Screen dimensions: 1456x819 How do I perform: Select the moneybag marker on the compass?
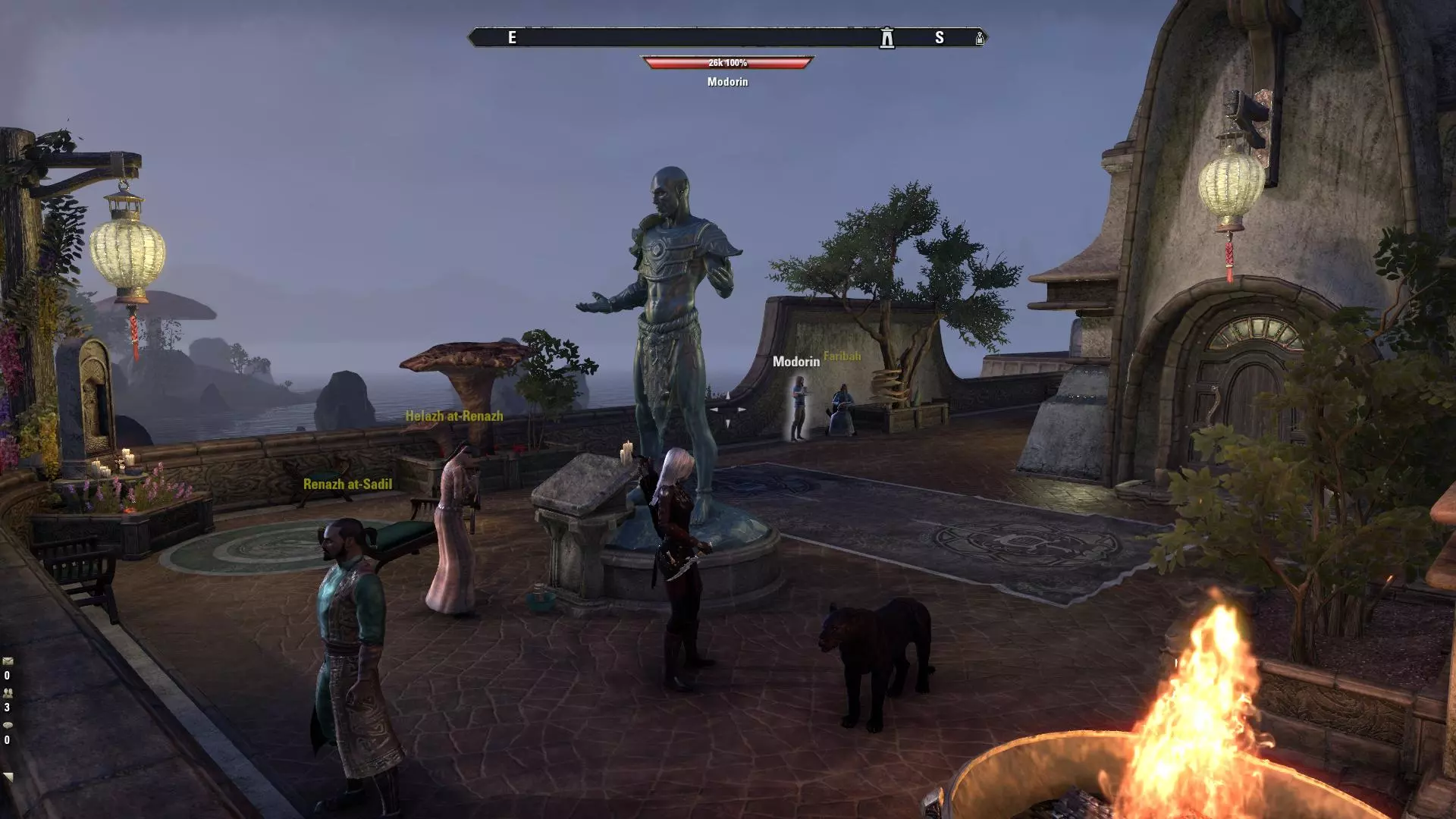(x=979, y=38)
